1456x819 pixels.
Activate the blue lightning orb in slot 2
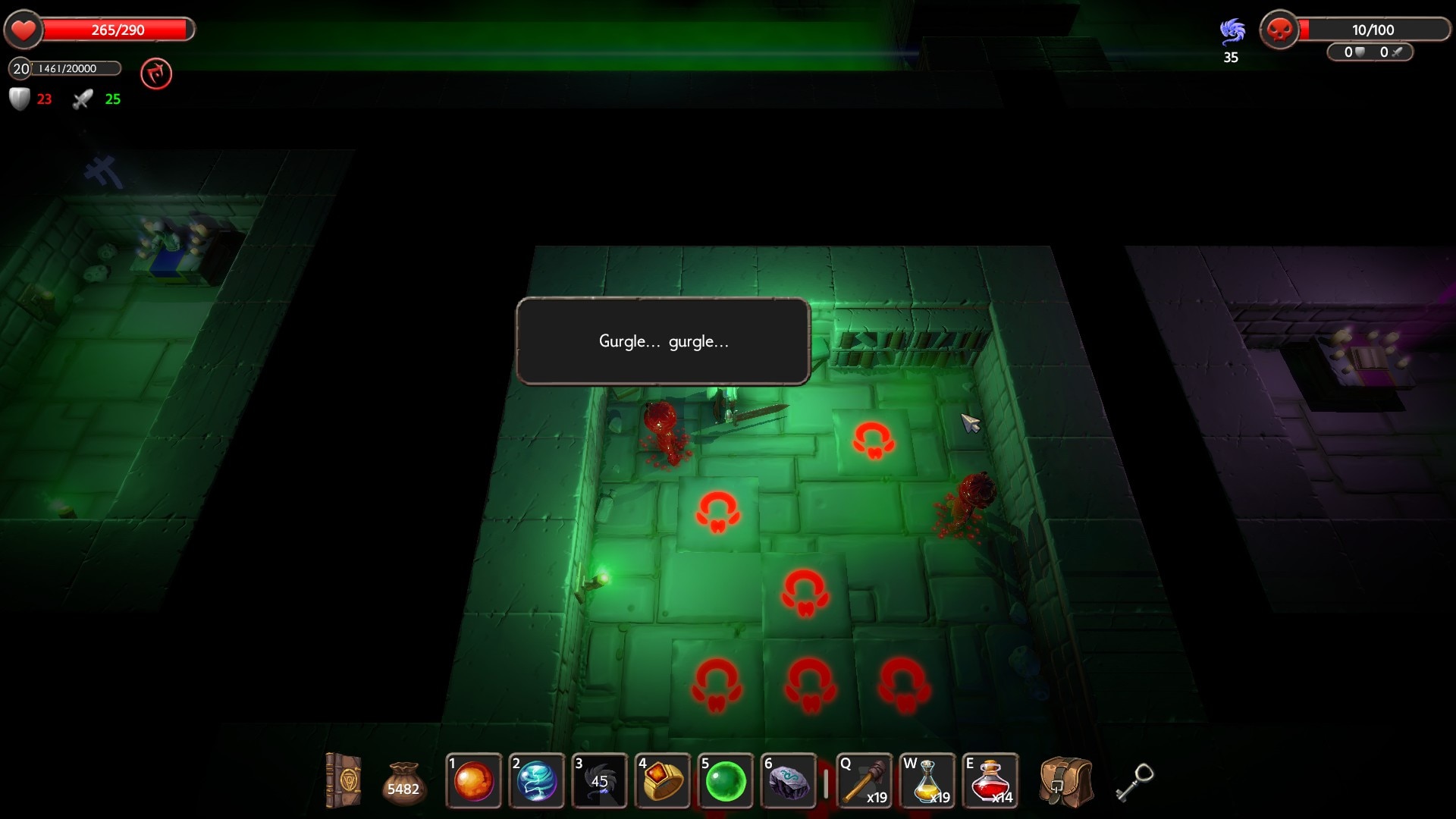pos(536,780)
